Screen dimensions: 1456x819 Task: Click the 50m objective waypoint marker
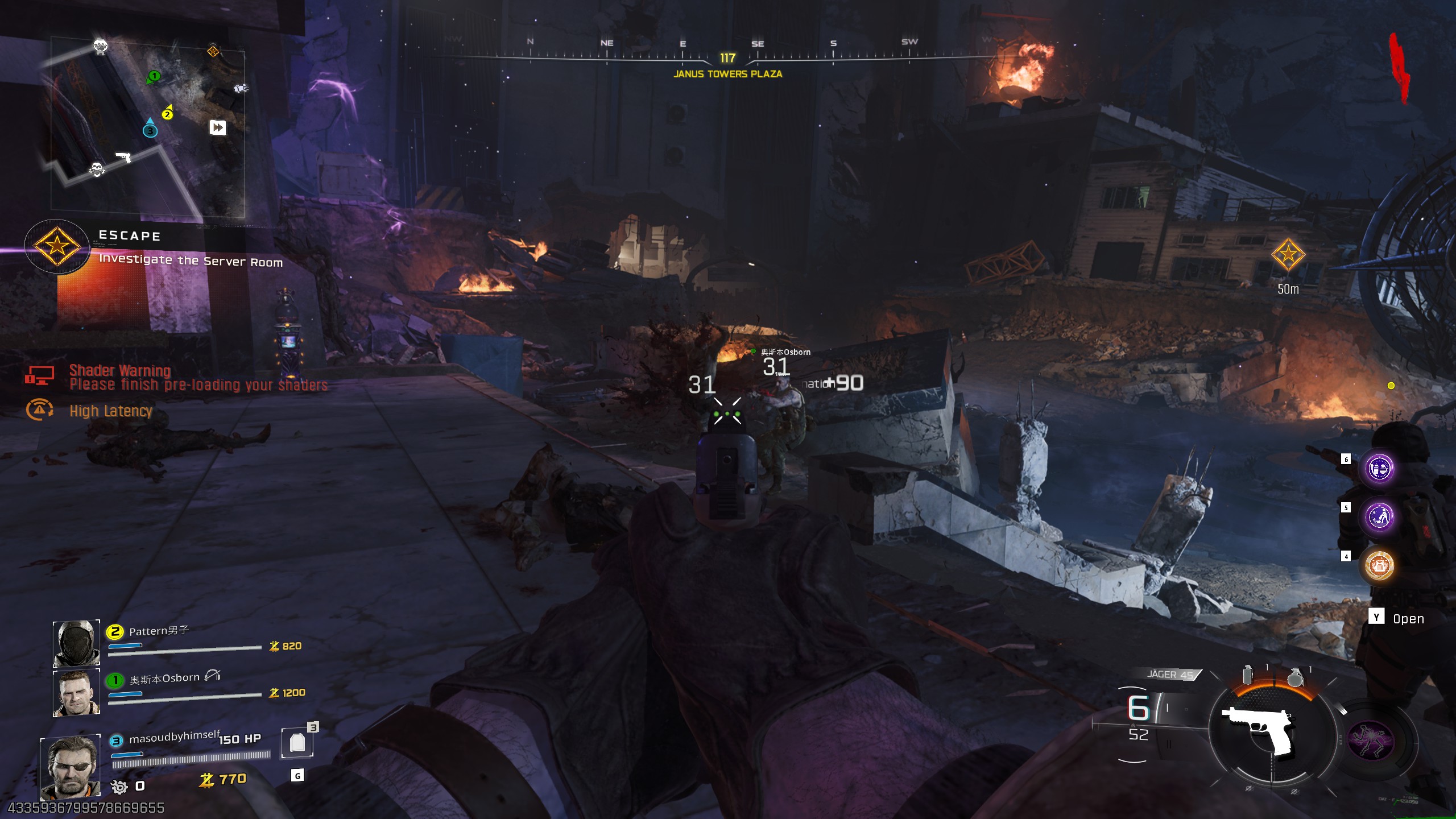[x=1288, y=254]
